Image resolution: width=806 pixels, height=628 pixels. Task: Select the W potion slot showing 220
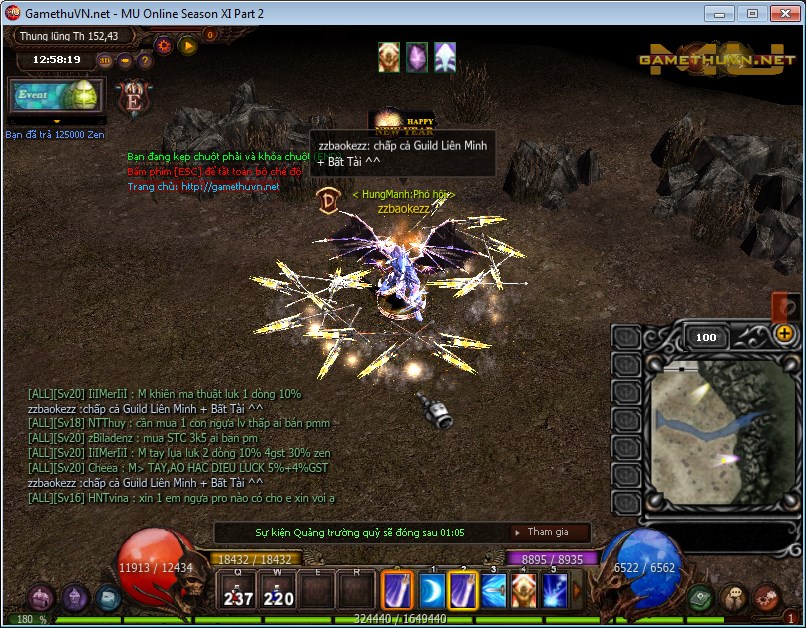tap(278, 592)
